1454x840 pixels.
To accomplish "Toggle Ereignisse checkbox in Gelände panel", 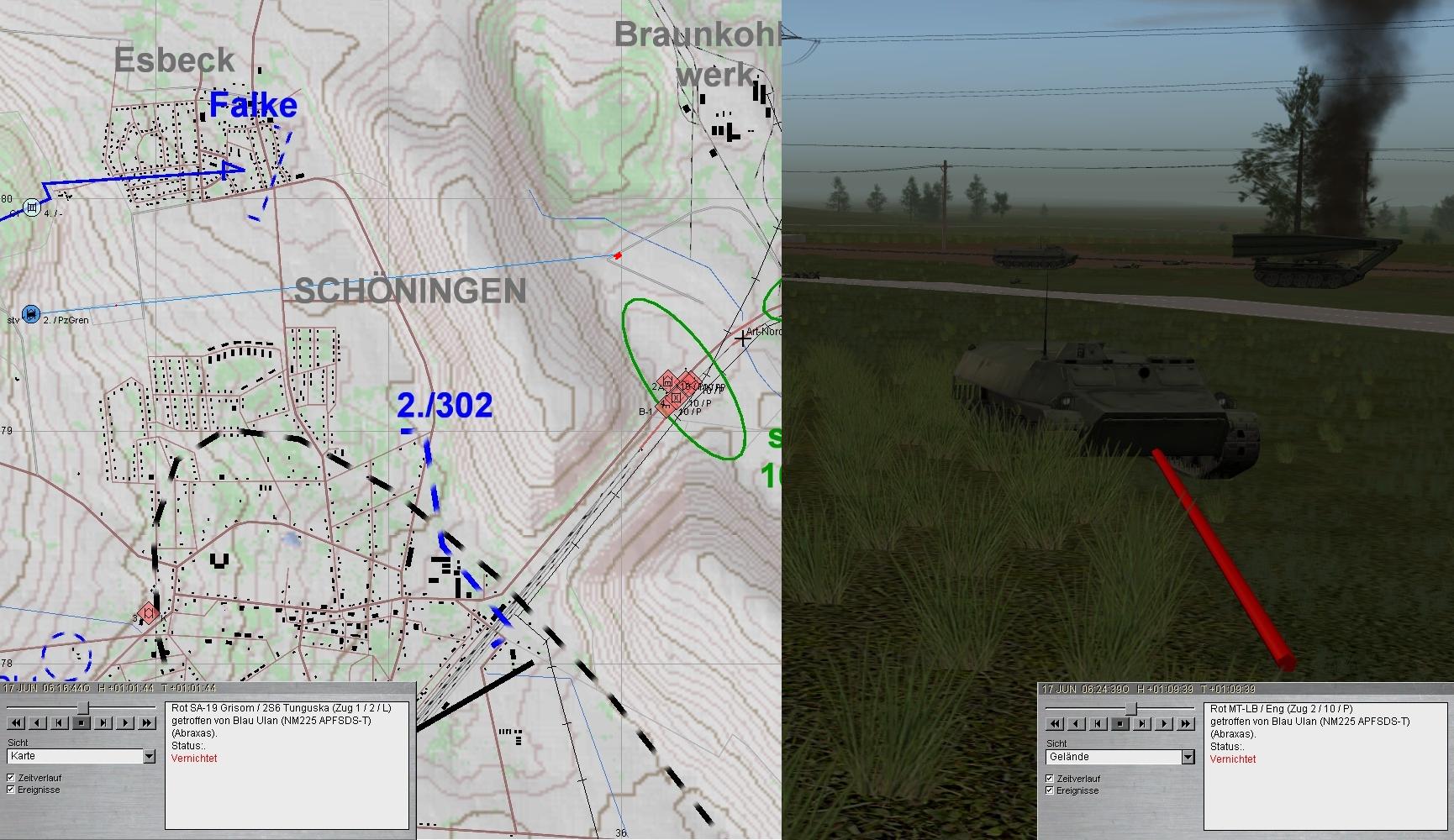I will (x=1050, y=790).
